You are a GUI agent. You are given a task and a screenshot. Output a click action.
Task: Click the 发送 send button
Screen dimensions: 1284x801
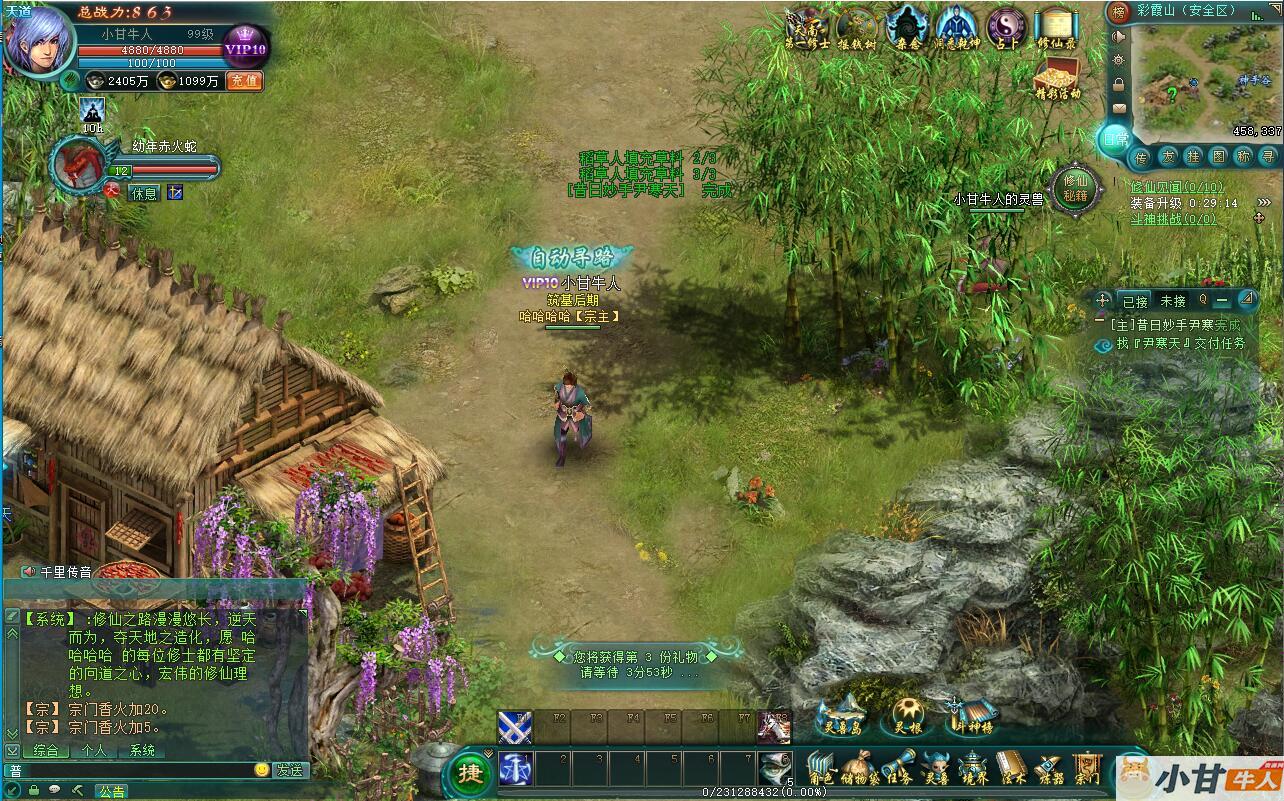[x=290, y=770]
